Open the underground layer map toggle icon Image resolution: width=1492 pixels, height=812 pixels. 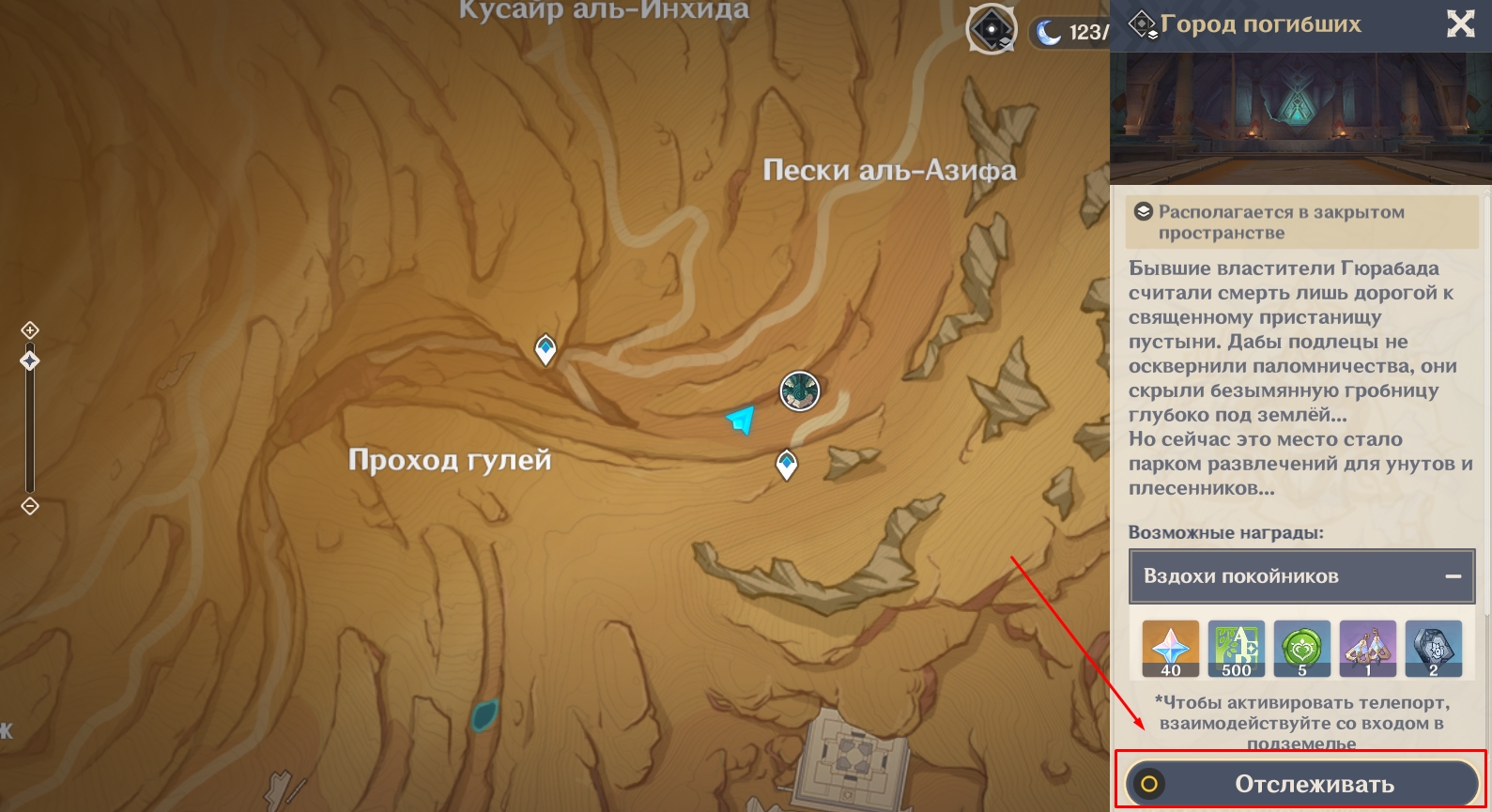(992, 30)
